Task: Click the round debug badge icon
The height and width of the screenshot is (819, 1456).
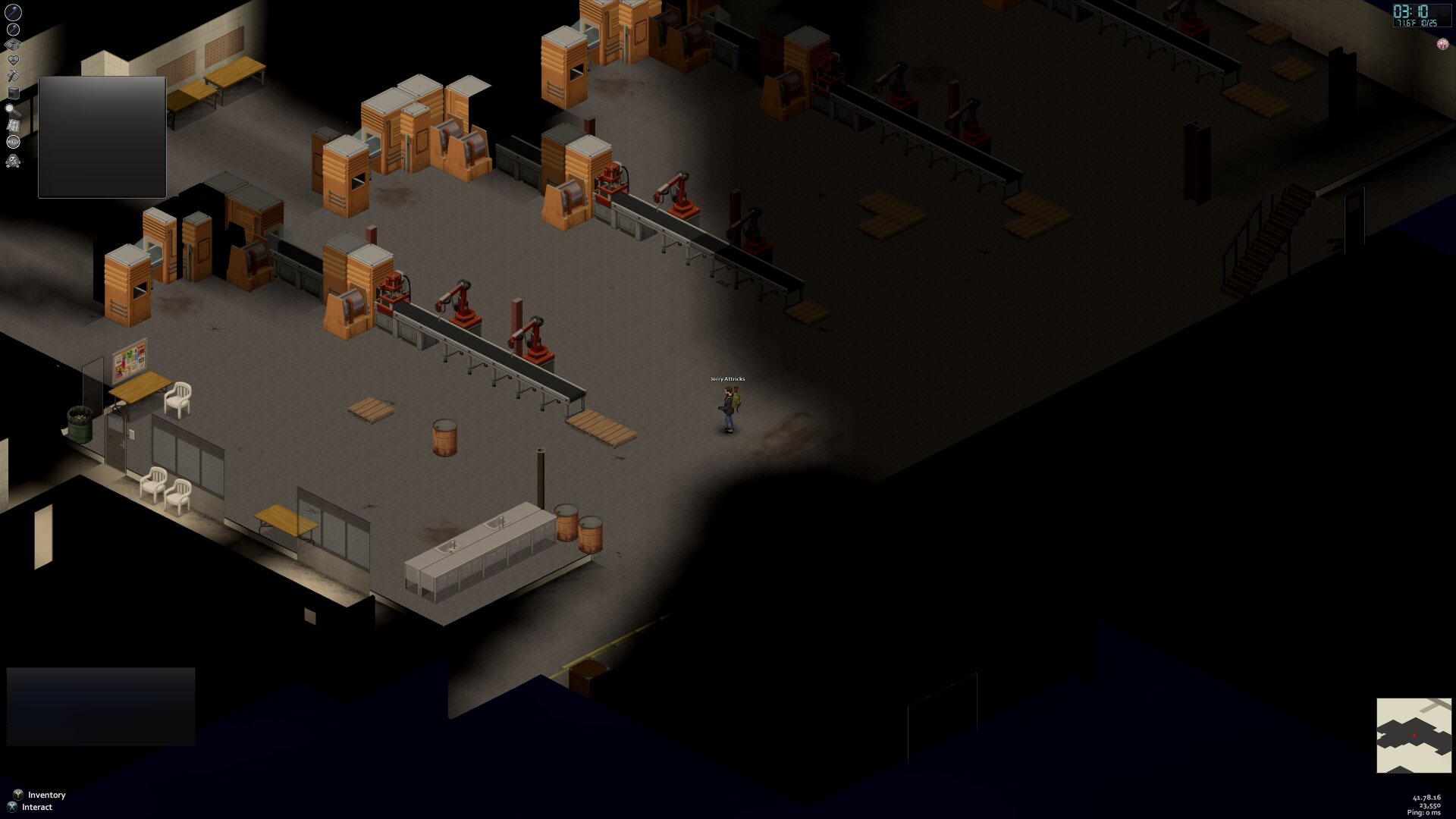Action: [x=13, y=142]
